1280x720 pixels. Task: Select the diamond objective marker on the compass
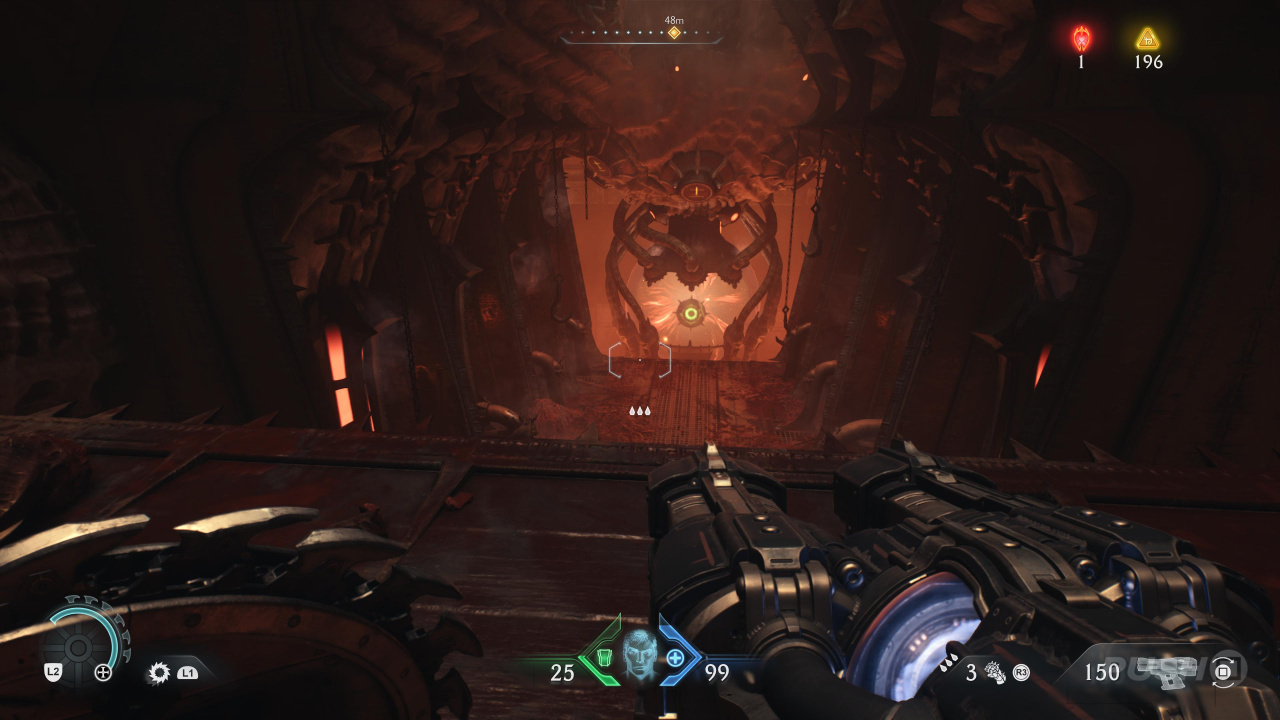click(x=674, y=33)
